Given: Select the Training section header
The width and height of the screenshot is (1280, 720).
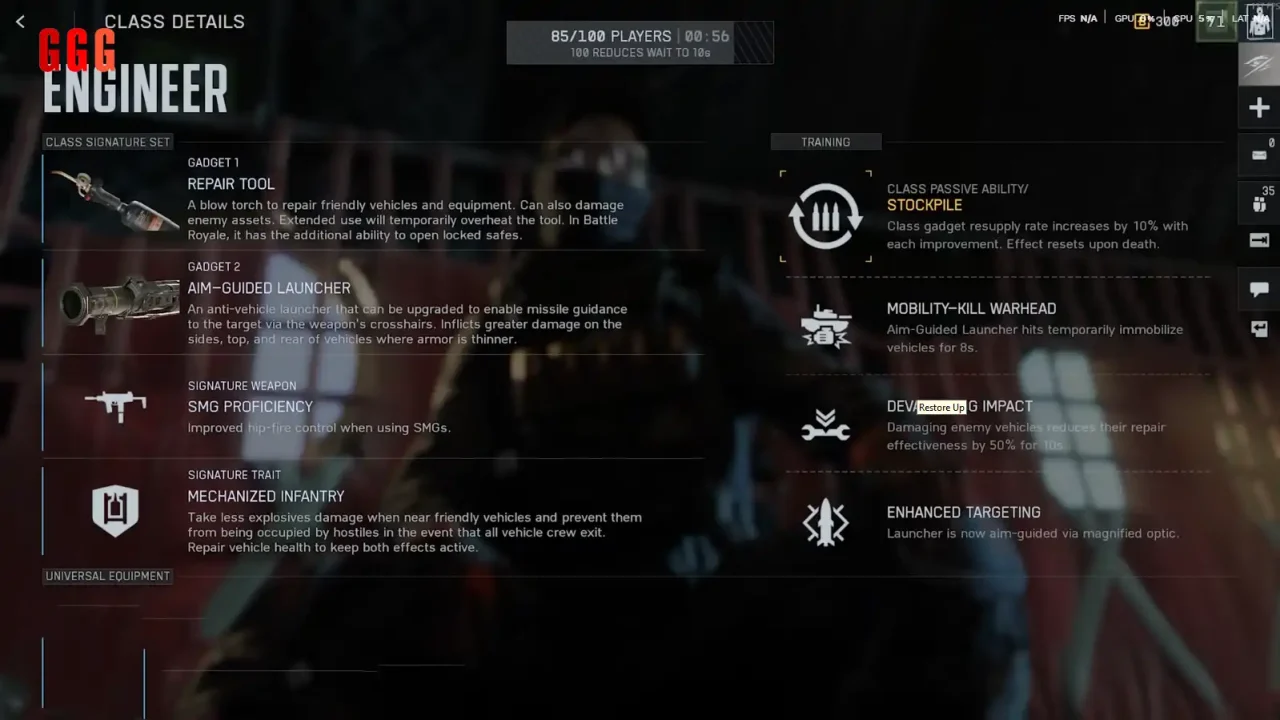Looking at the screenshot, I should pos(826,141).
